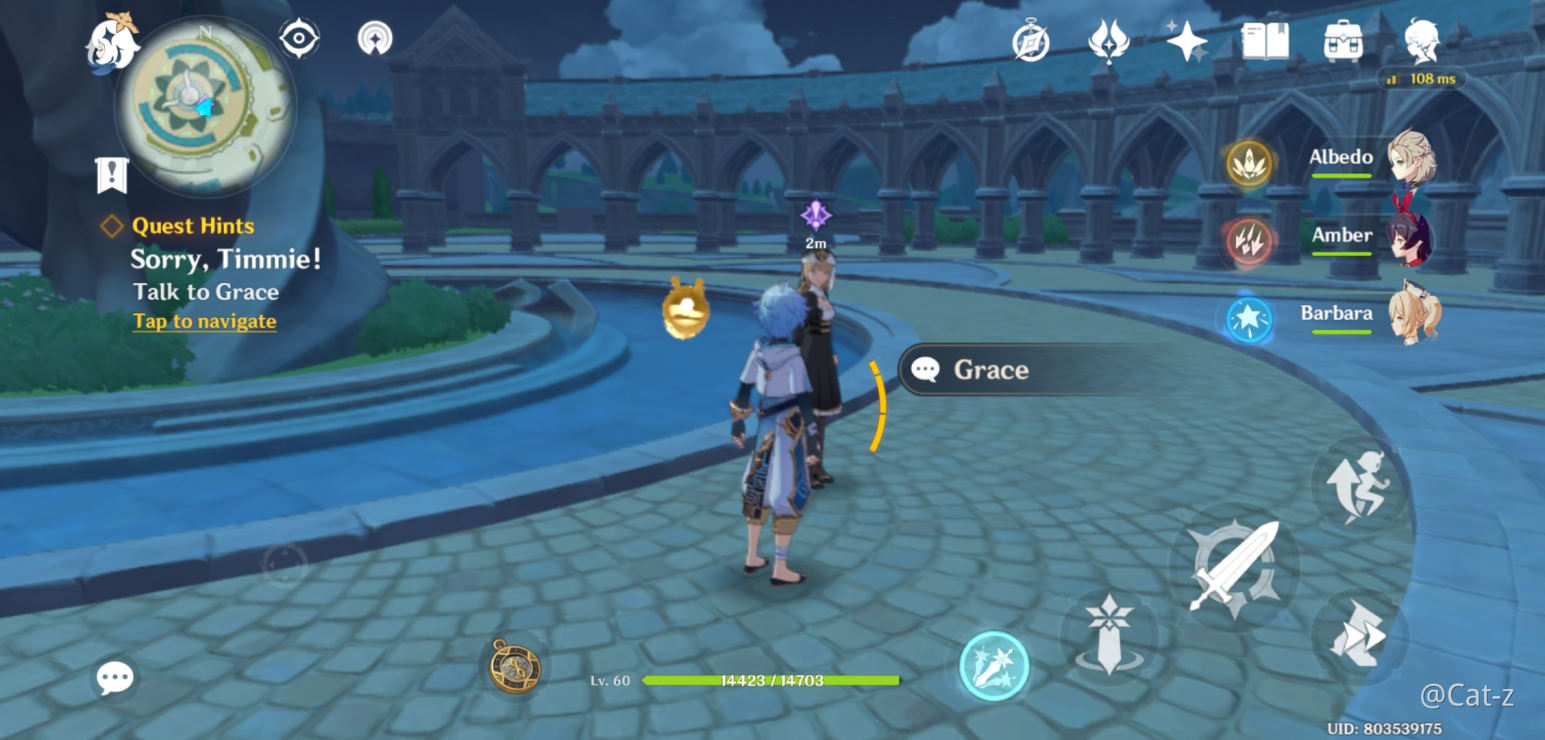Tap to navigate to quest
The height and width of the screenshot is (740, 1545).
(204, 321)
